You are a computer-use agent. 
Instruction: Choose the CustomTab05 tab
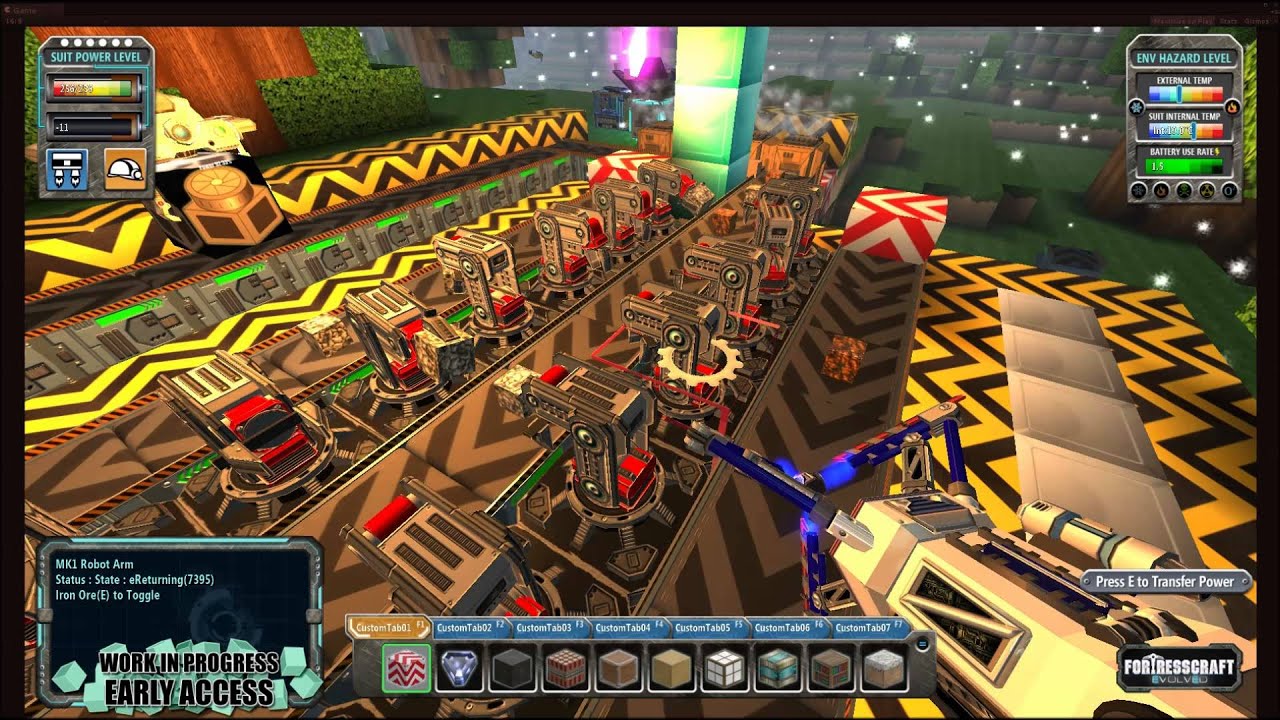[x=706, y=628]
